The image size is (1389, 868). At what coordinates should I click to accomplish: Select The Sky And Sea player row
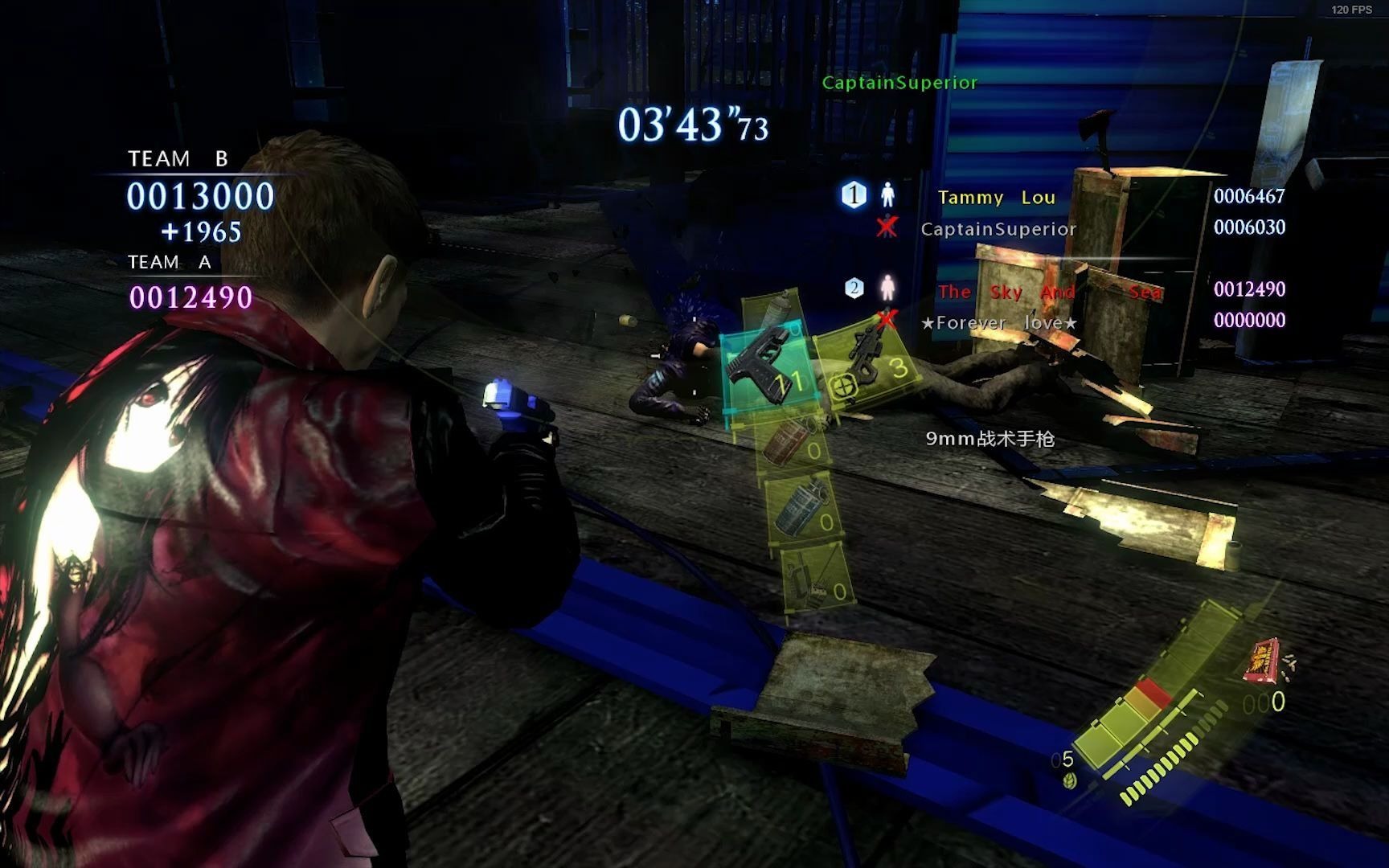coord(1050,291)
